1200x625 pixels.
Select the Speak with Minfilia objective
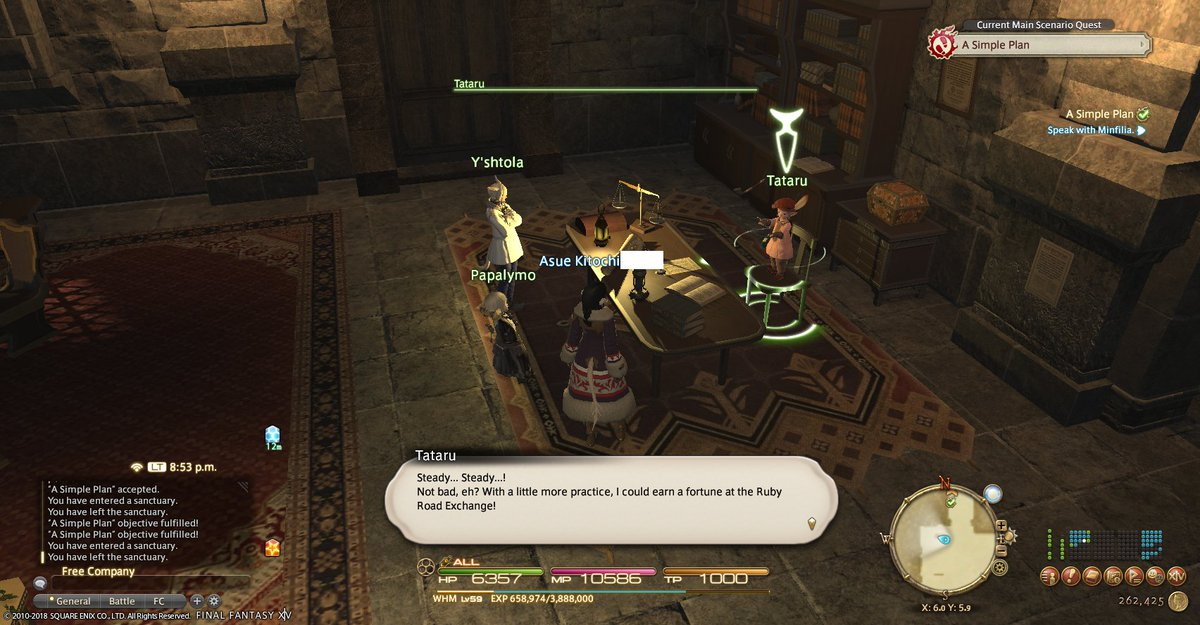coord(1091,130)
